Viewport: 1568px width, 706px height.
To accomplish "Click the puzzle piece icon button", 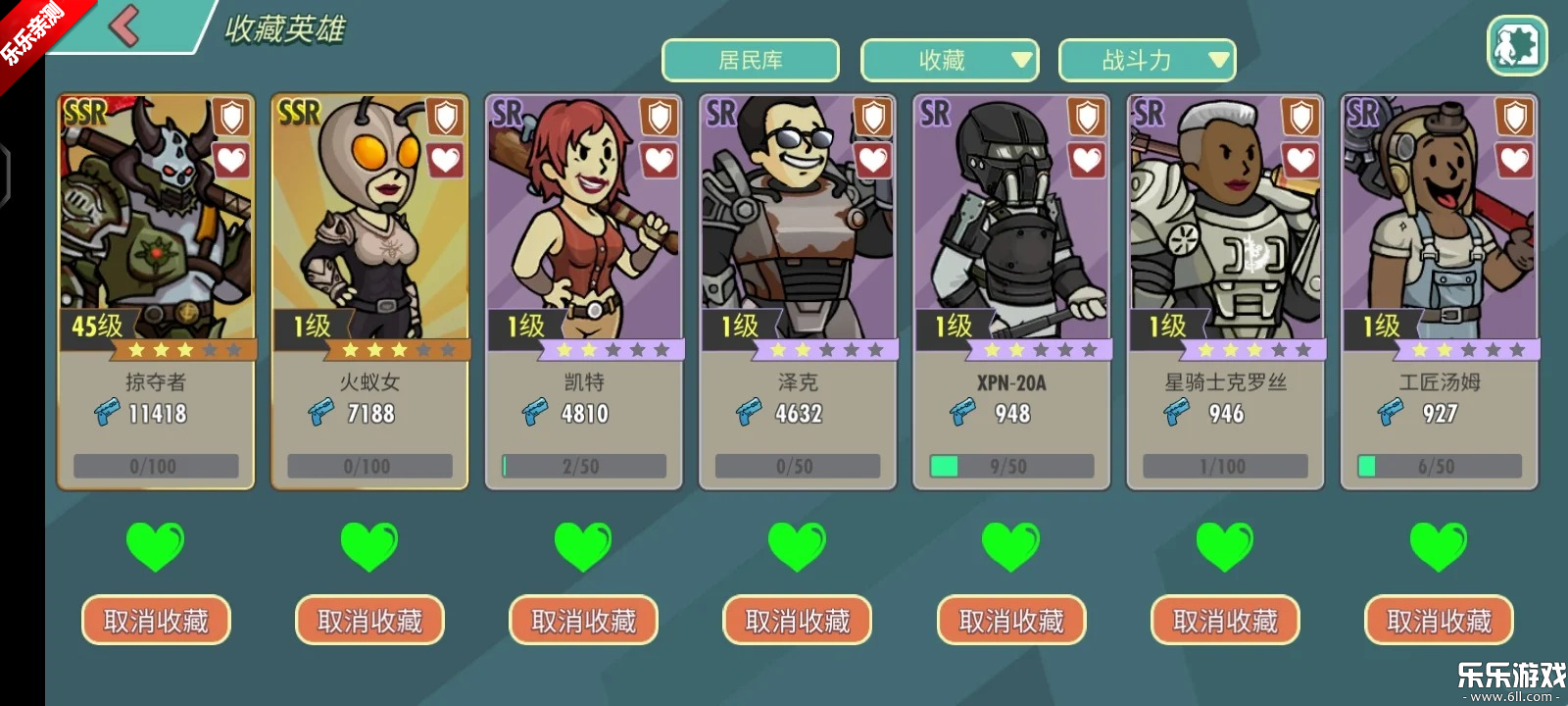I will click(1516, 45).
